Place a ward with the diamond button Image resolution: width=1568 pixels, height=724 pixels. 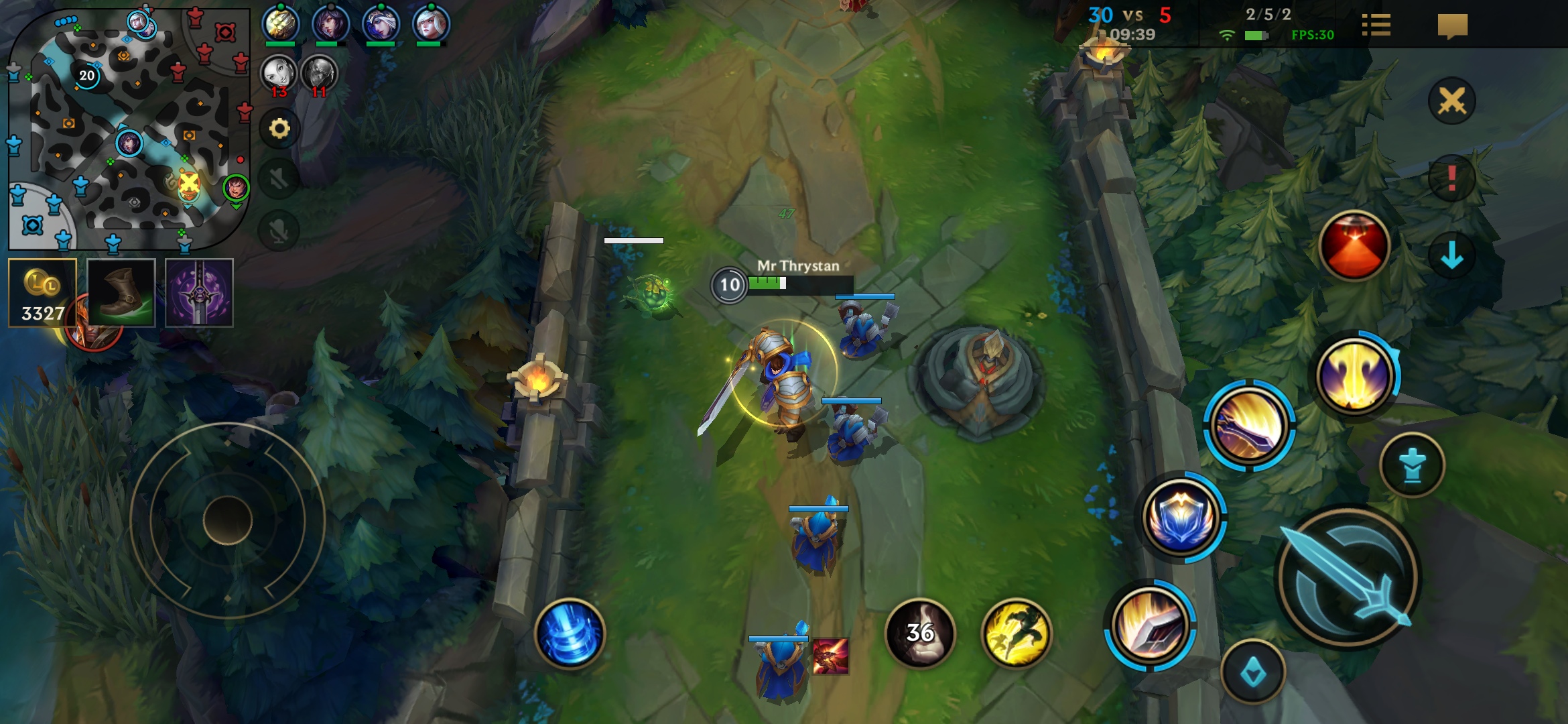click(1252, 672)
